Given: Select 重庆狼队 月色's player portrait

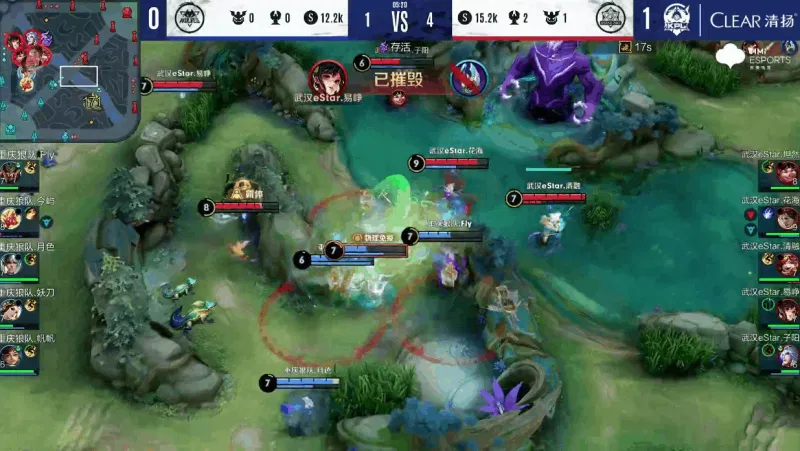Looking at the screenshot, I should (x=11, y=263).
